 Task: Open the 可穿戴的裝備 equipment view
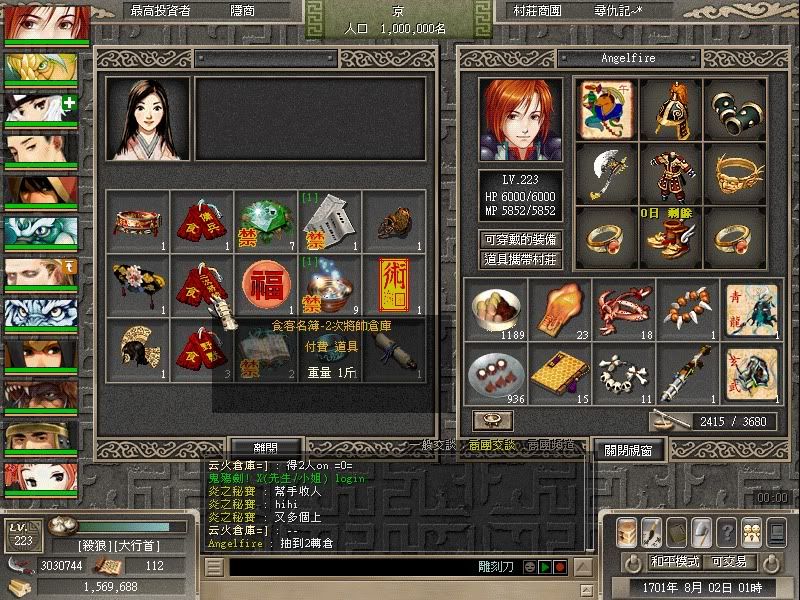coord(520,240)
